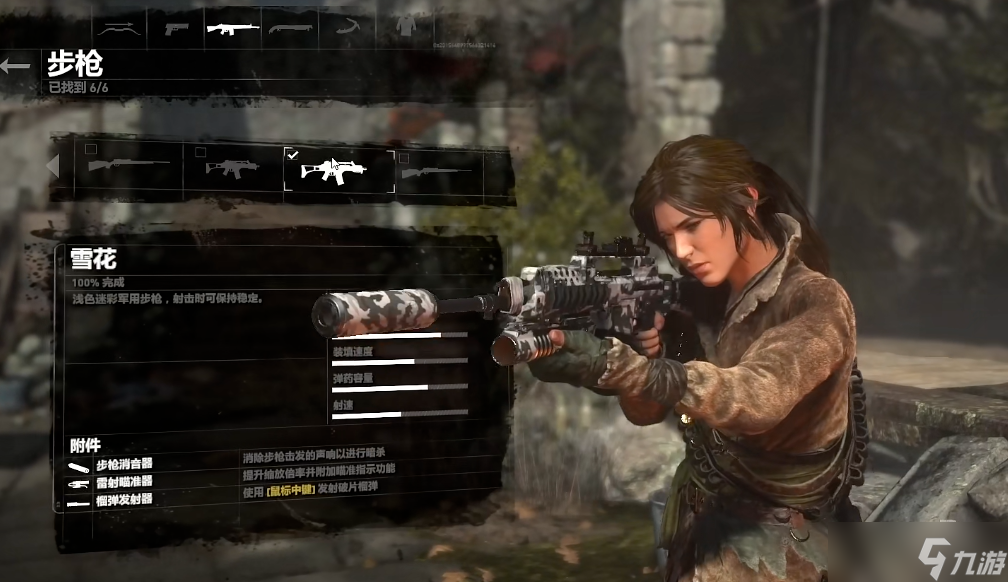Go back using the arrow beside 步枪

click(x=16, y=66)
